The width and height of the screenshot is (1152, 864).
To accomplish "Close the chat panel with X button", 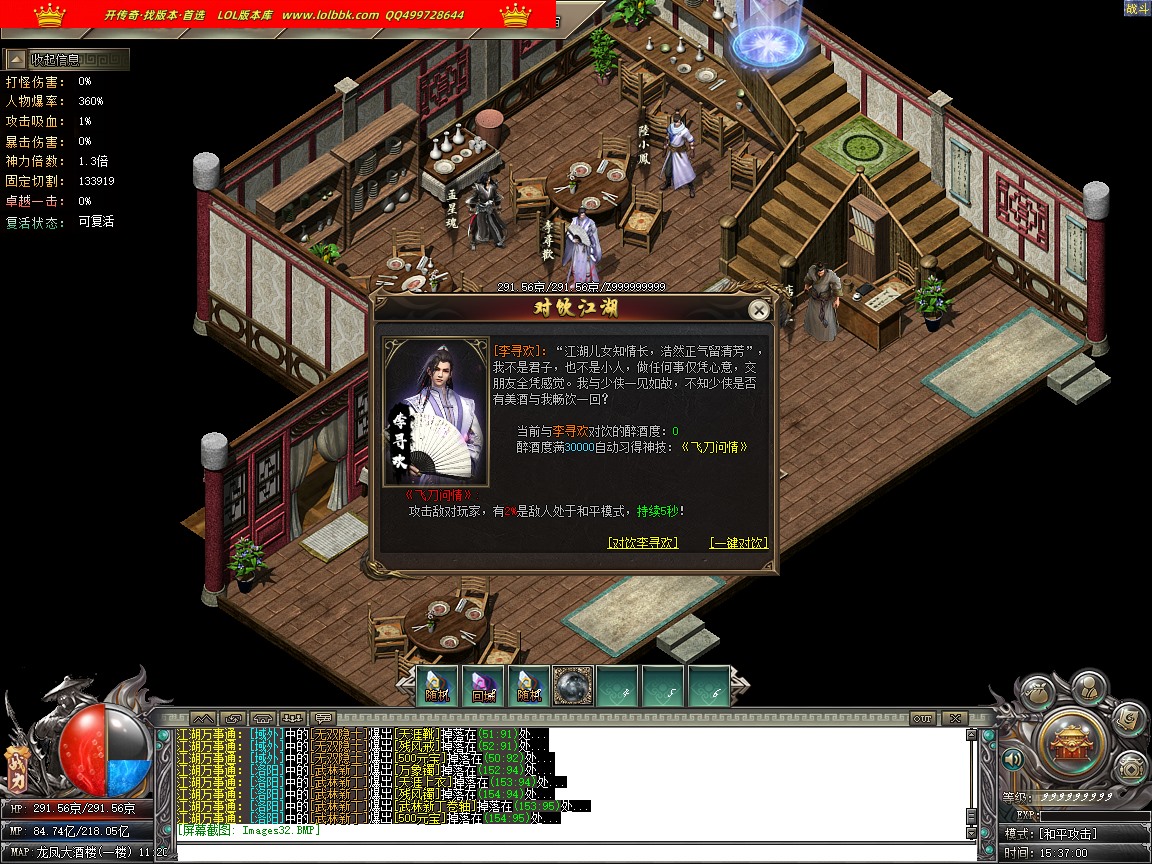I will (954, 718).
